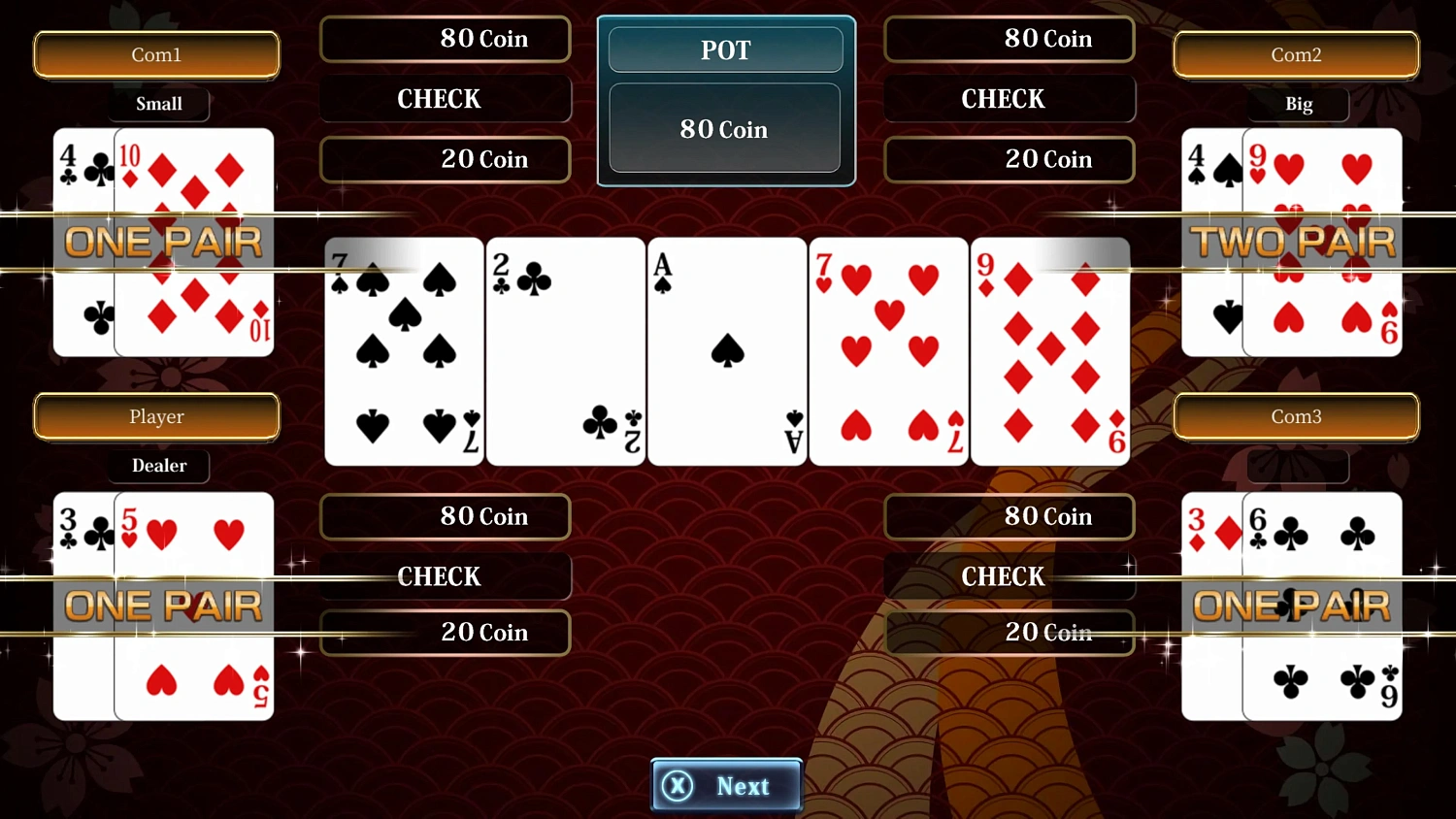The height and width of the screenshot is (819, 1456).
Task: Select the 2 of clubs community card
Action: click(564, 351)
